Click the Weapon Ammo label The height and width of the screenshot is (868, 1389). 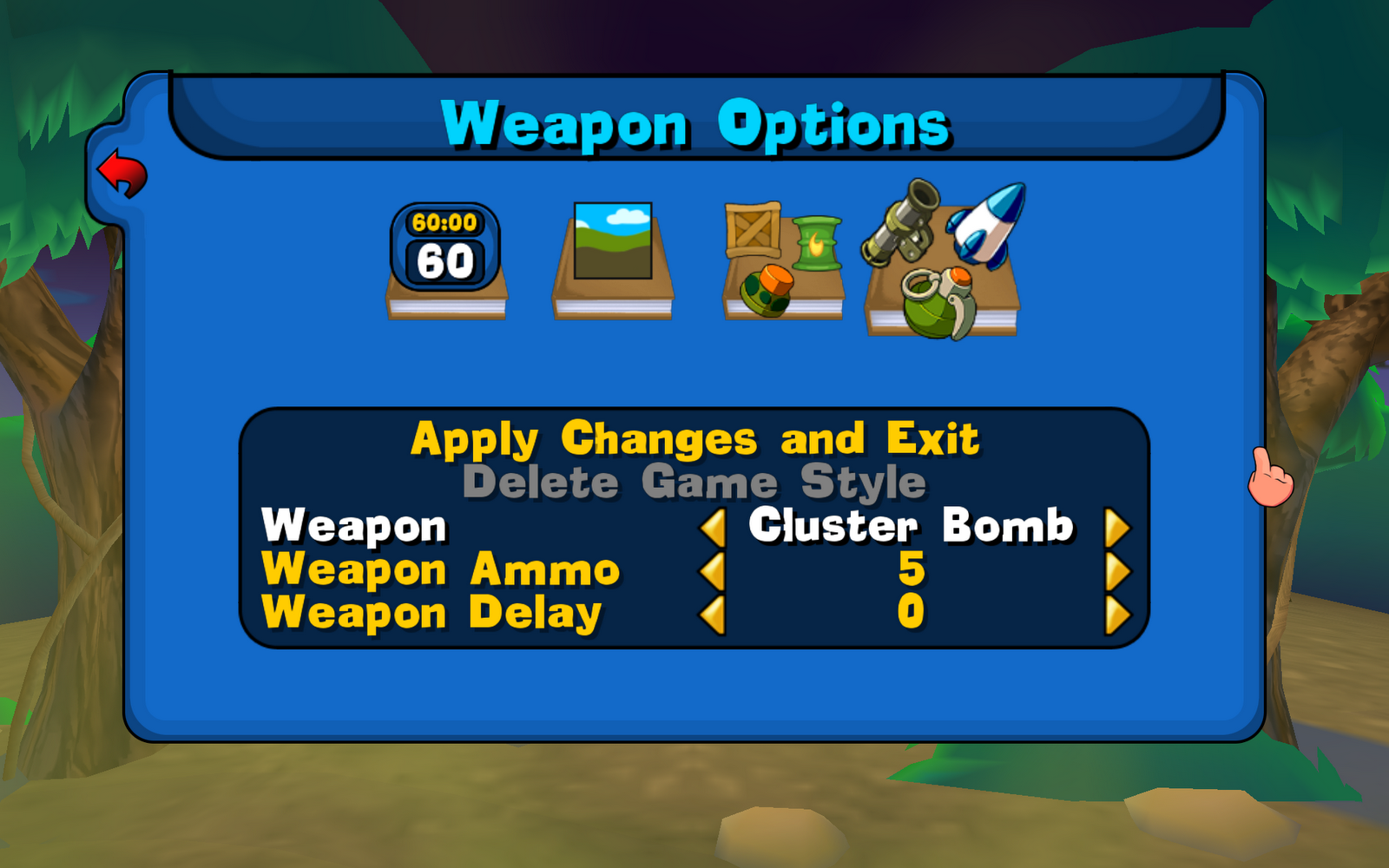pyautogui.click(x=441, y=570)
